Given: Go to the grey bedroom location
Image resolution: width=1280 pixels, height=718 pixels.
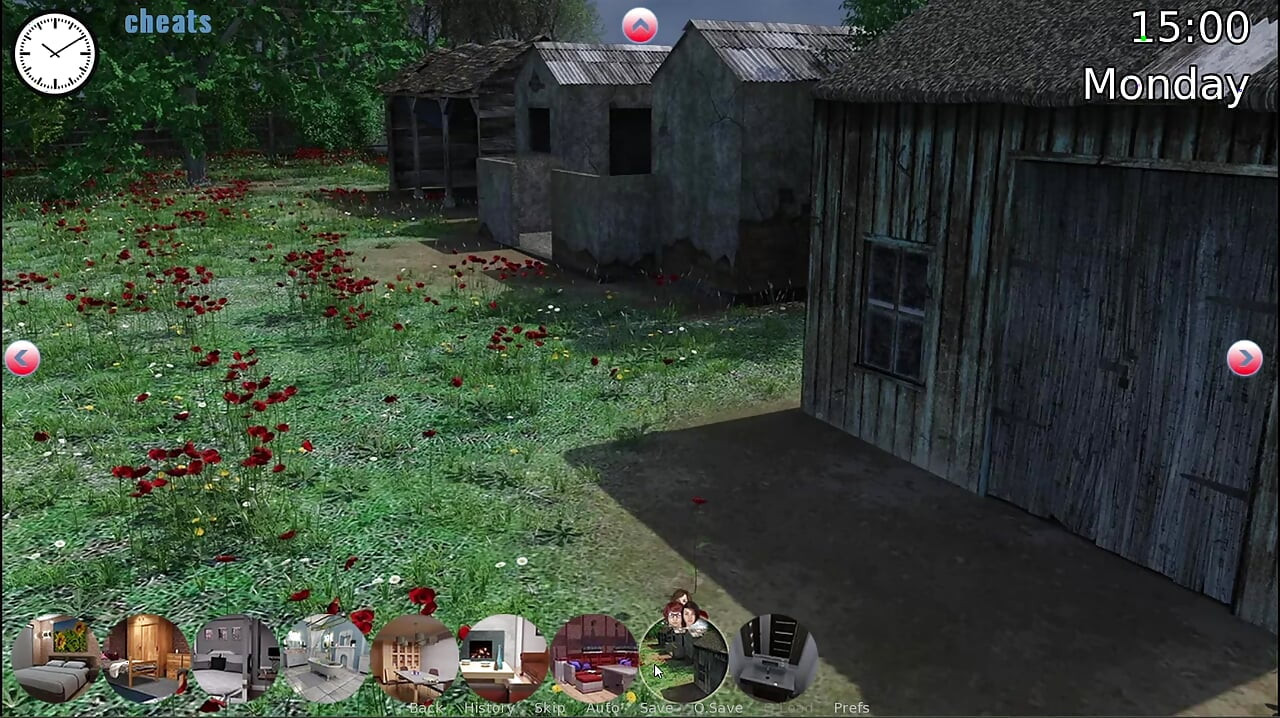Looking at the screenshot, I should (236, 657).
